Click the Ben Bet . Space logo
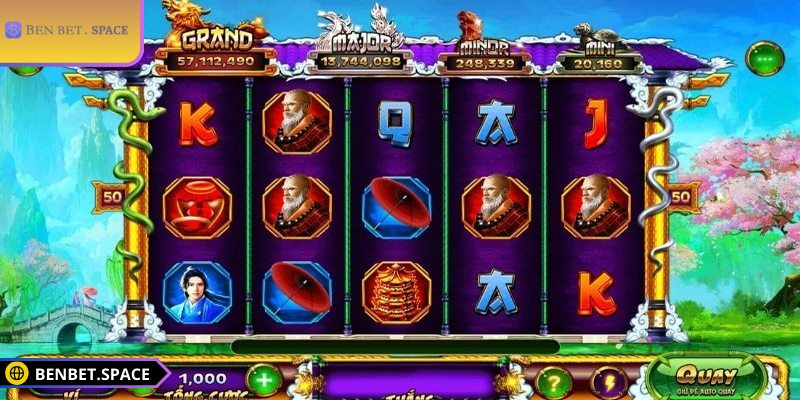 (x=67, y=30)
